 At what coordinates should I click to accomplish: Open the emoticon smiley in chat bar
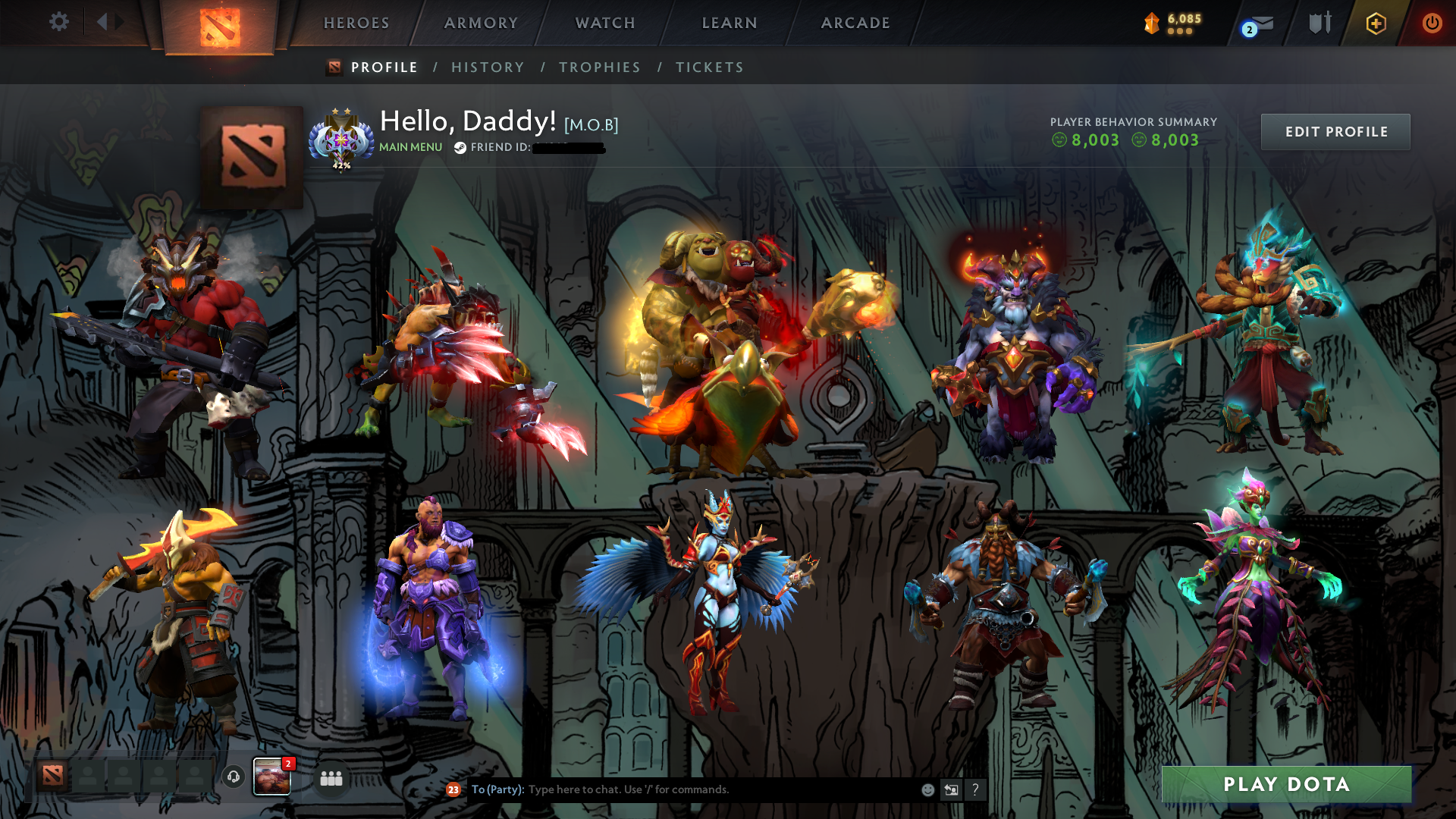pos(927,789)
